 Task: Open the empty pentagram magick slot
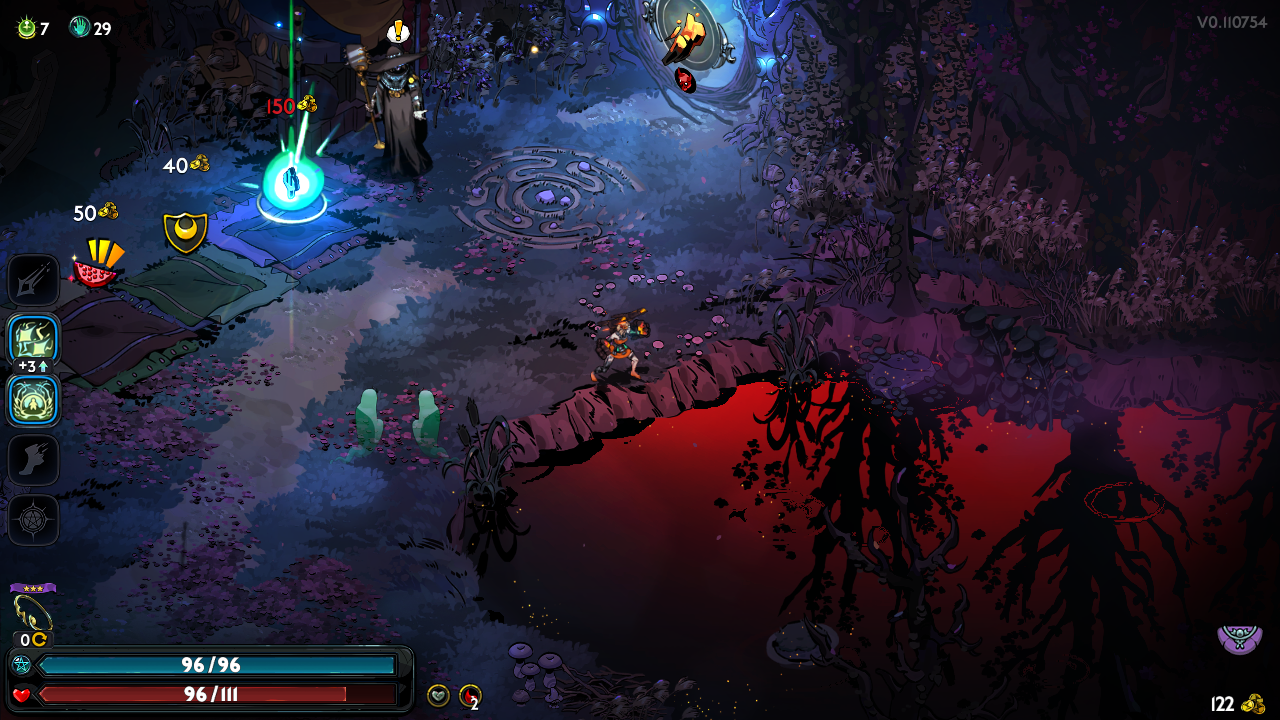click(x=34, y=520)
